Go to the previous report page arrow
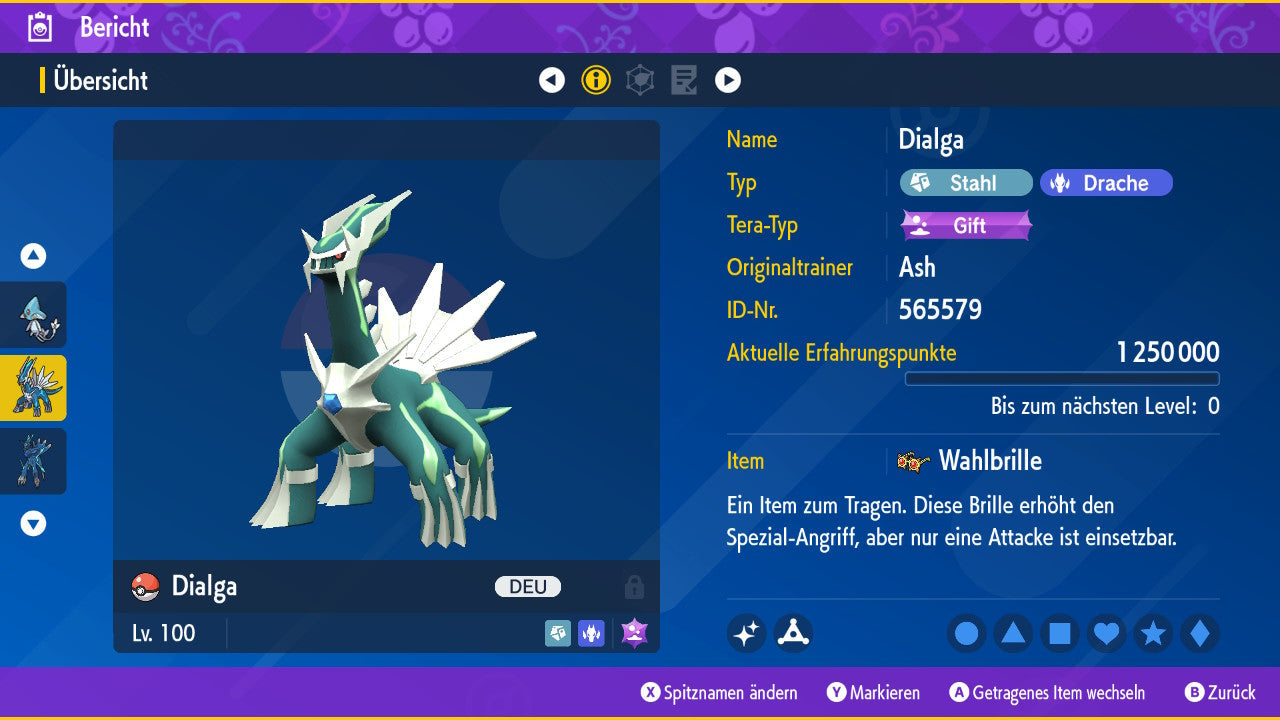This screenshot has height=720, width=1280. point(552,80)
